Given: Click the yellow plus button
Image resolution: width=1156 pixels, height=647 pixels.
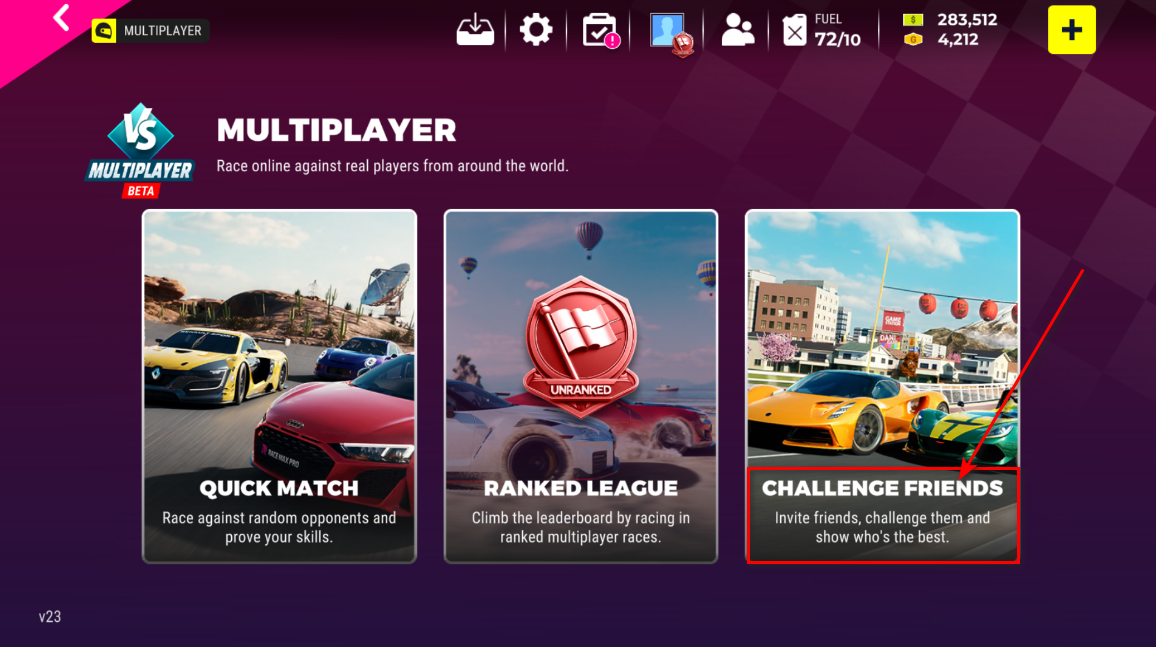Looking at the screenshot, I should coord(1071,30).
